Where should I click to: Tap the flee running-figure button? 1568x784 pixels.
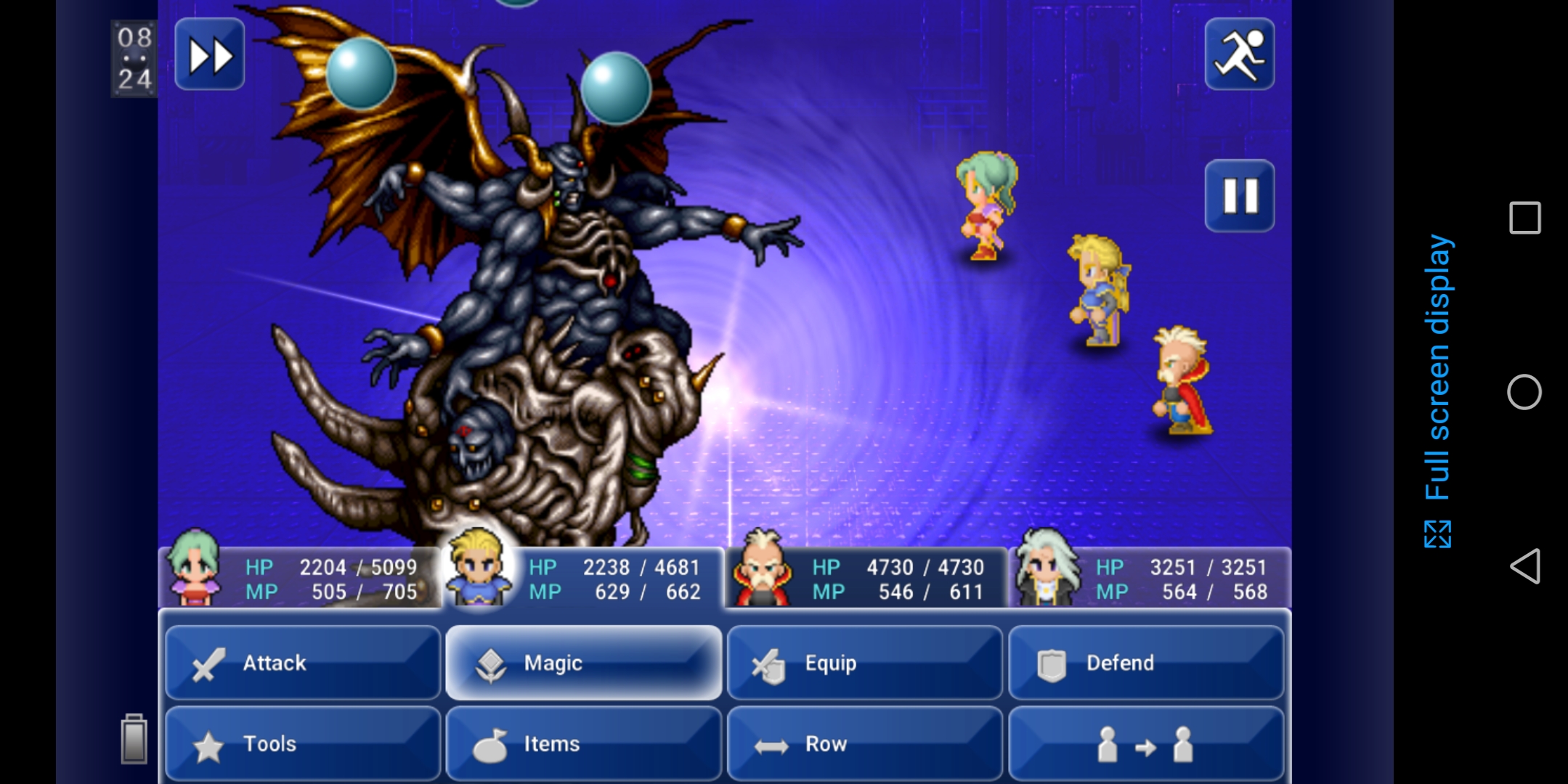[1239, 55]
